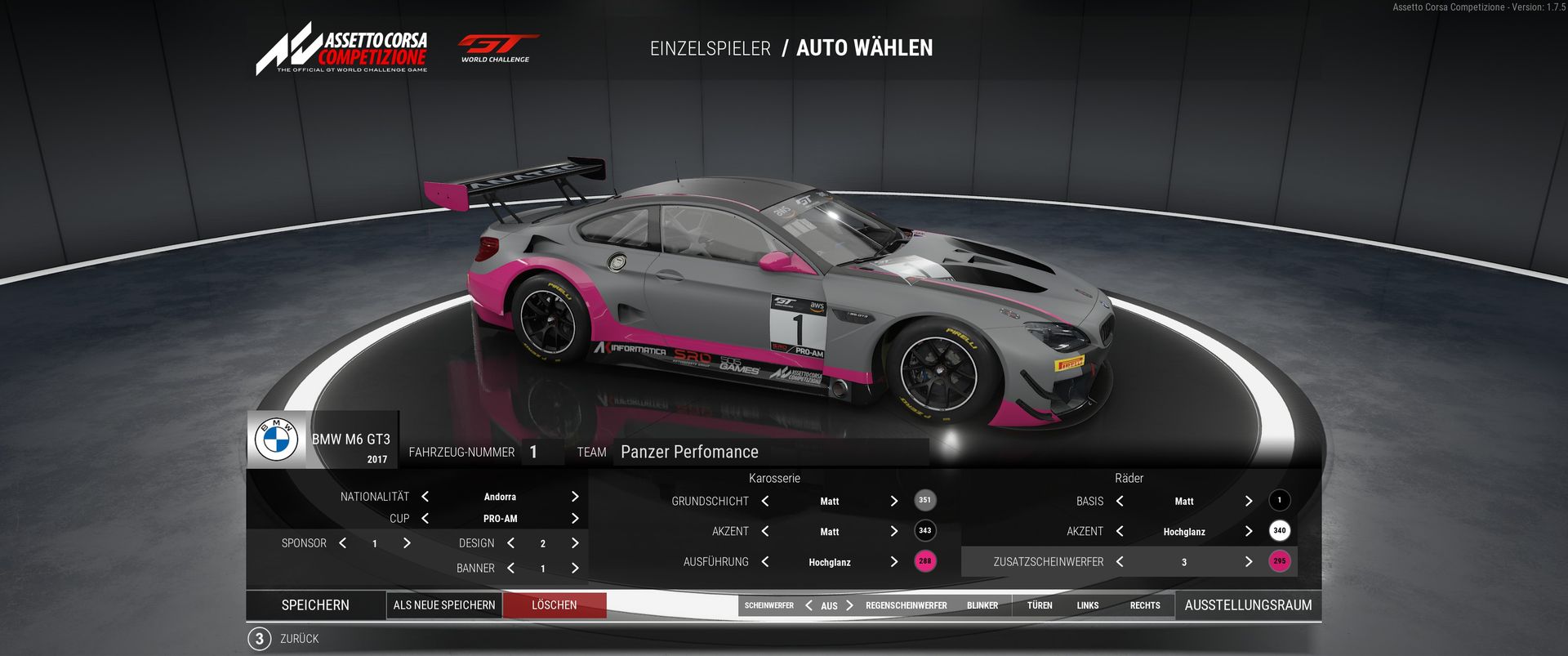Increase the Zusatzscheinwerfer value
This screenshot has width=1568, height=656.
[x=1248, y=562]
